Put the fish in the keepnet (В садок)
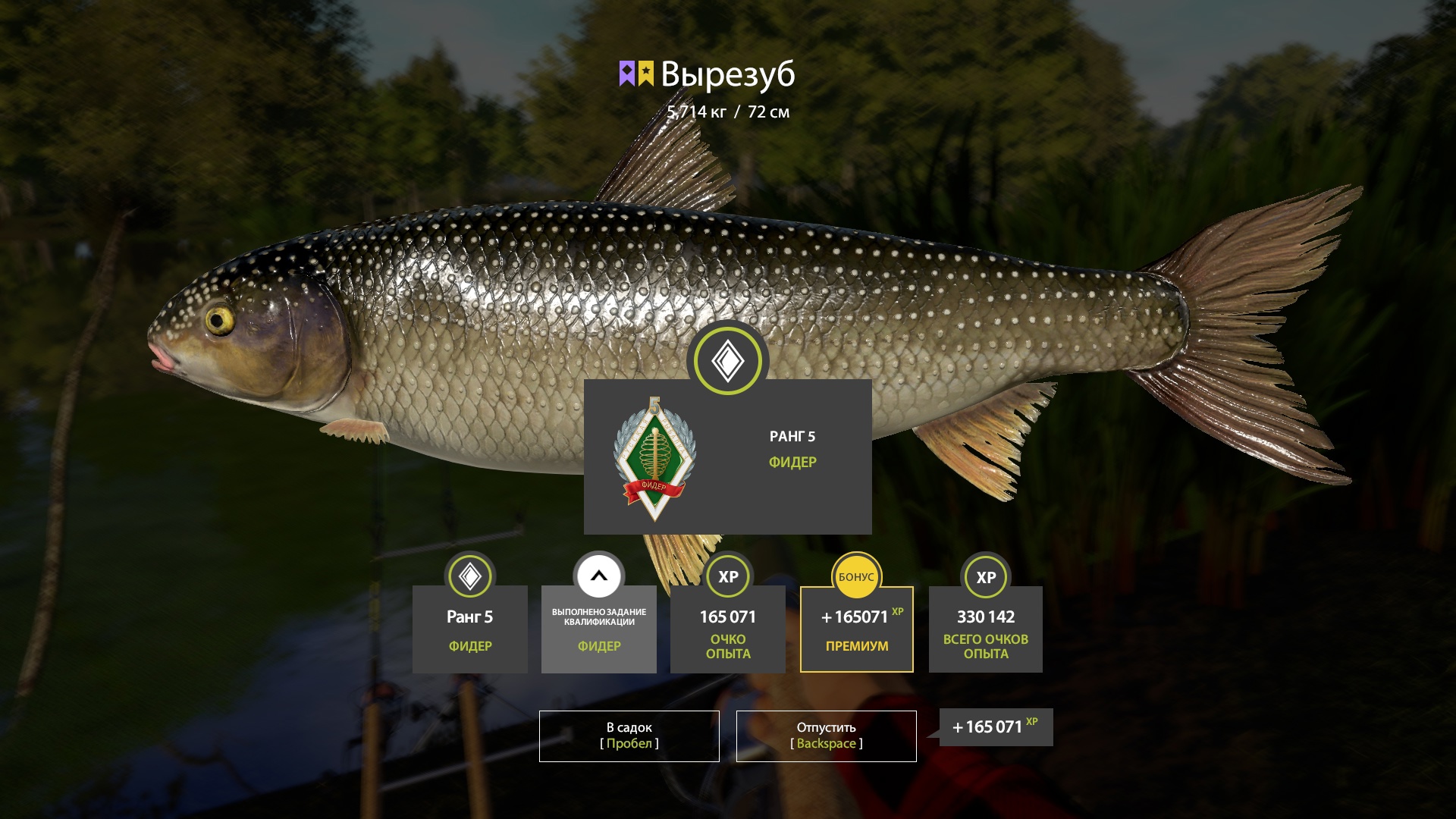1456x819 pixels. click(629, 736)
